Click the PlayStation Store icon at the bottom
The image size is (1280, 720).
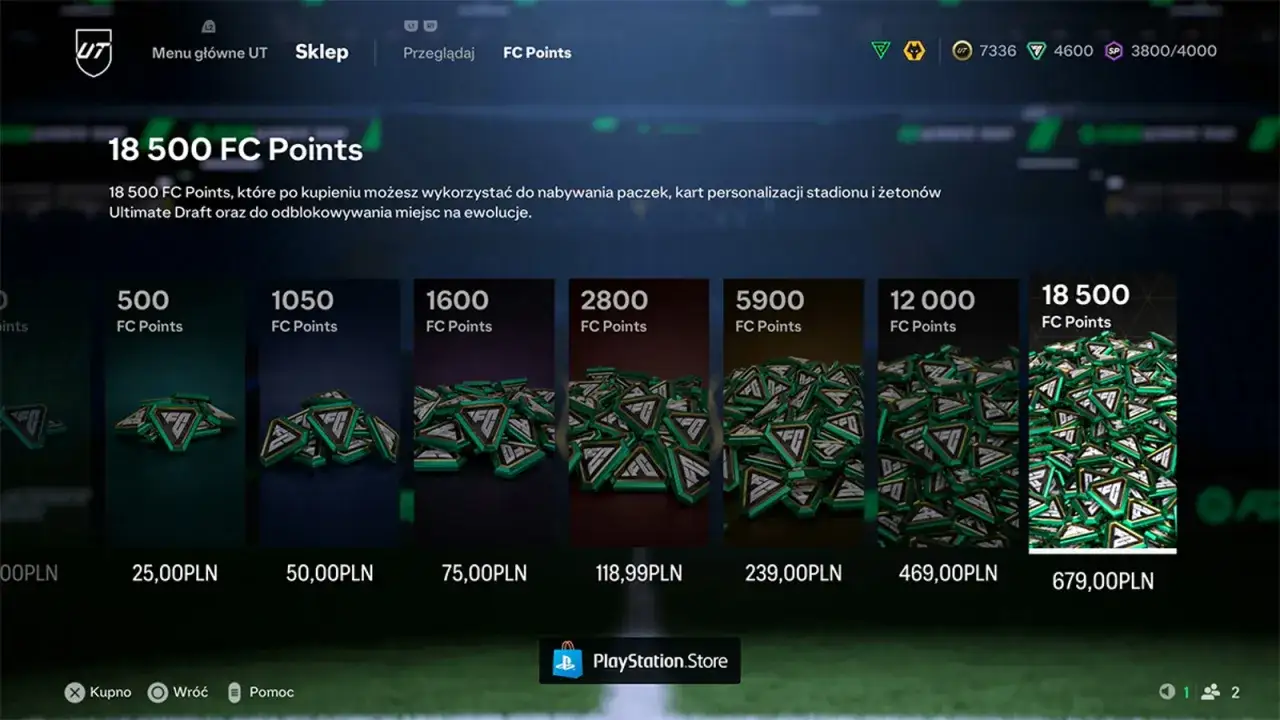[567, 659]
